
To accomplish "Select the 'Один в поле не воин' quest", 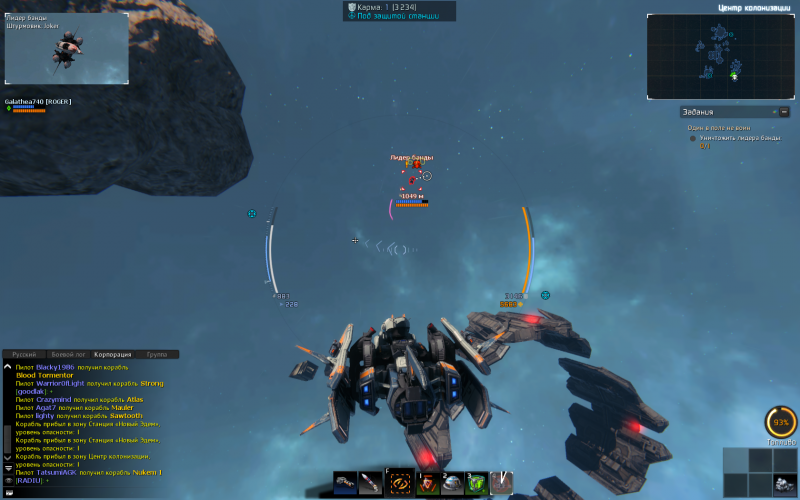I will pos(720,128).
